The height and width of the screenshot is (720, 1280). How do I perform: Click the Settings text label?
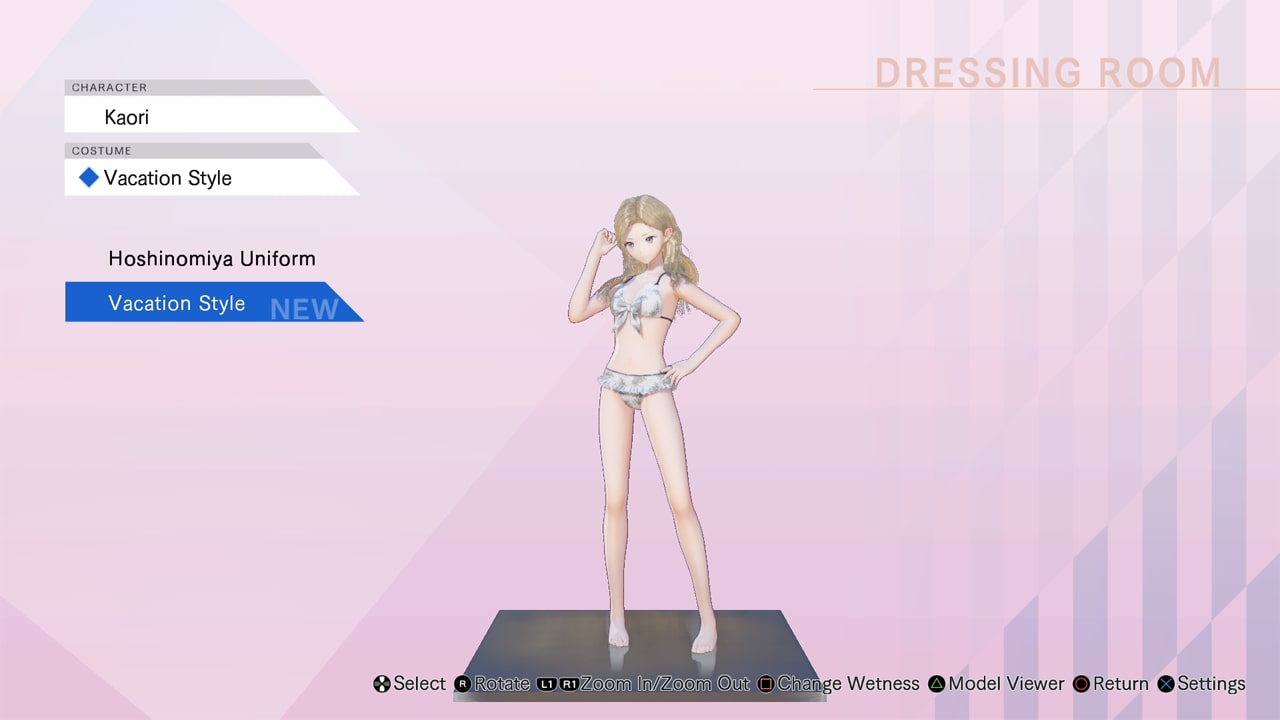[1210, 684]
